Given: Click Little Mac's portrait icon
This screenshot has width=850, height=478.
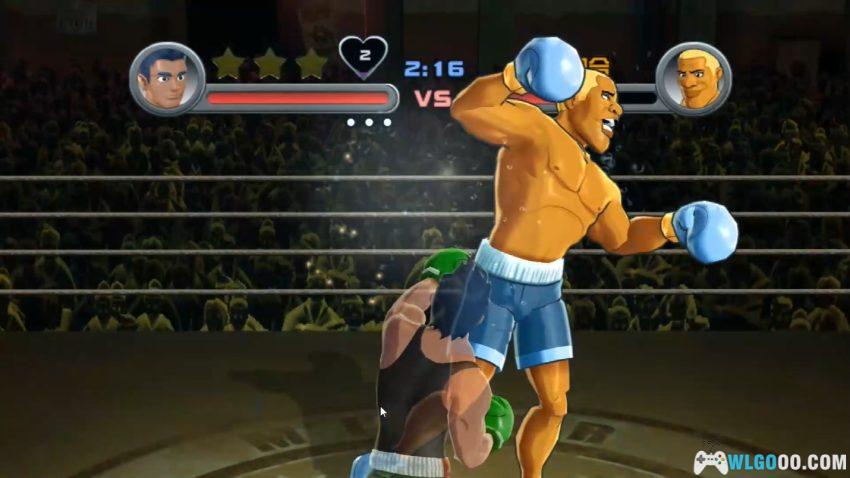Looking at the screenshot, I should (x=167, y=78).
